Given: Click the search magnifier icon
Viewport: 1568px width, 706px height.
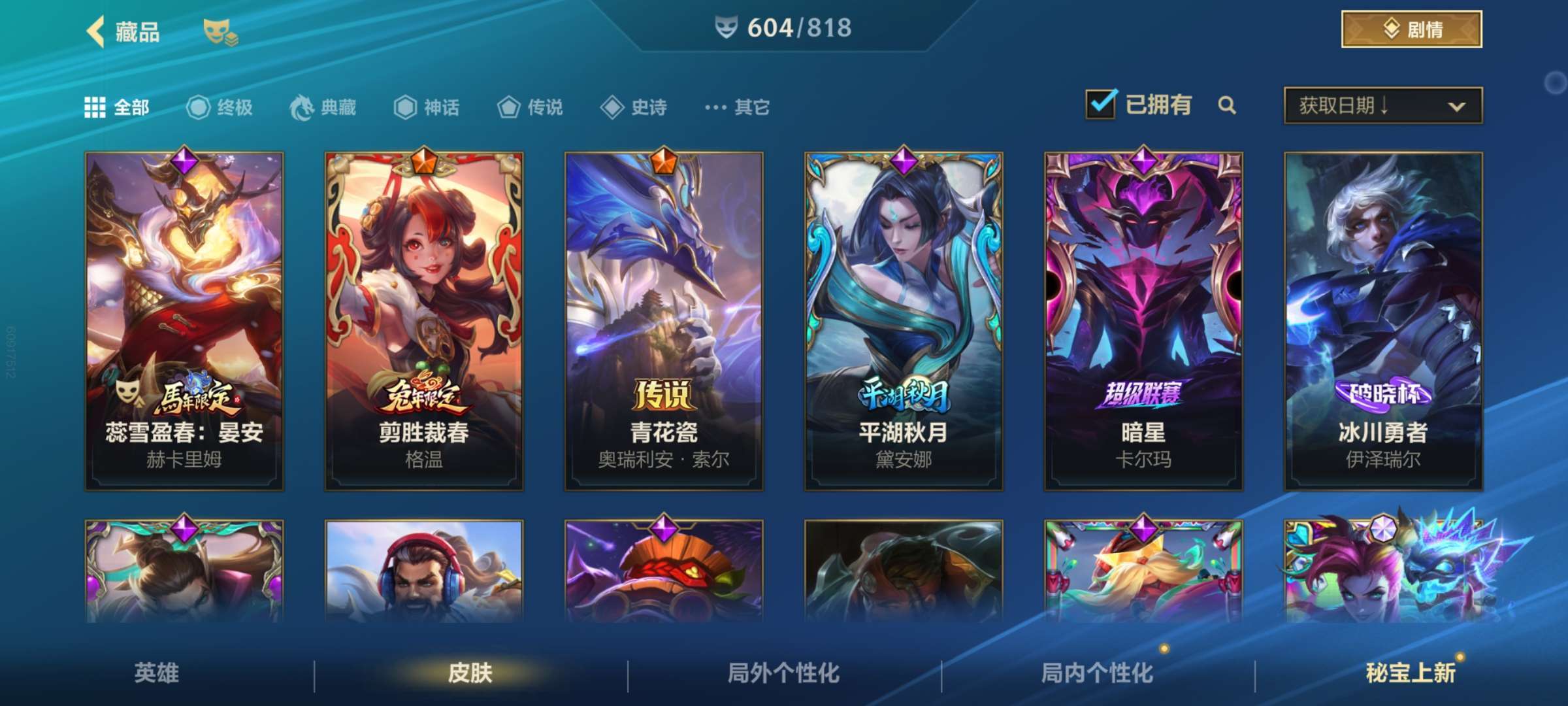Looking at the screenshot, I should 1227,105.
